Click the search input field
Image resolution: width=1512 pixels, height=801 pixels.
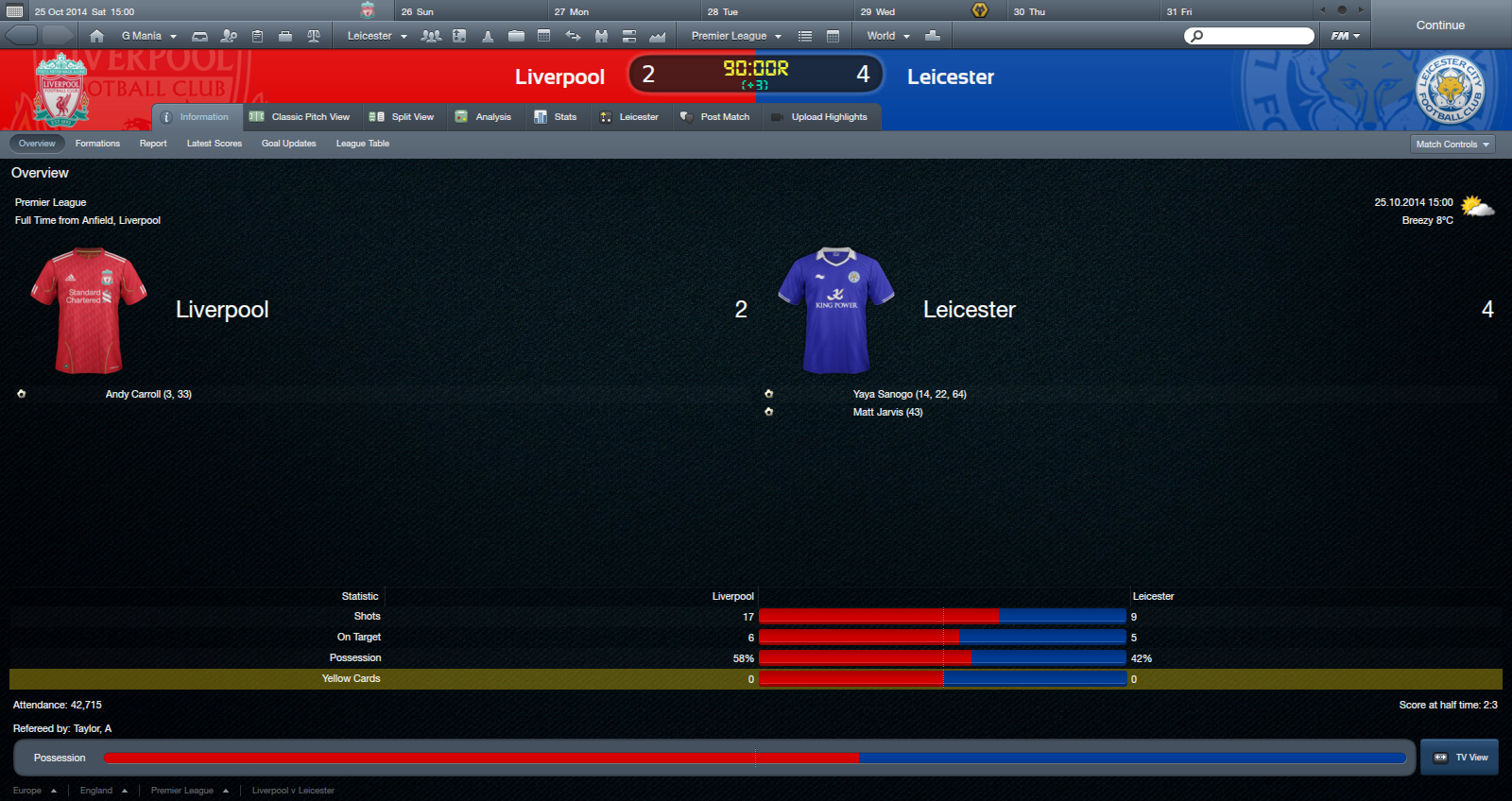1255,36
